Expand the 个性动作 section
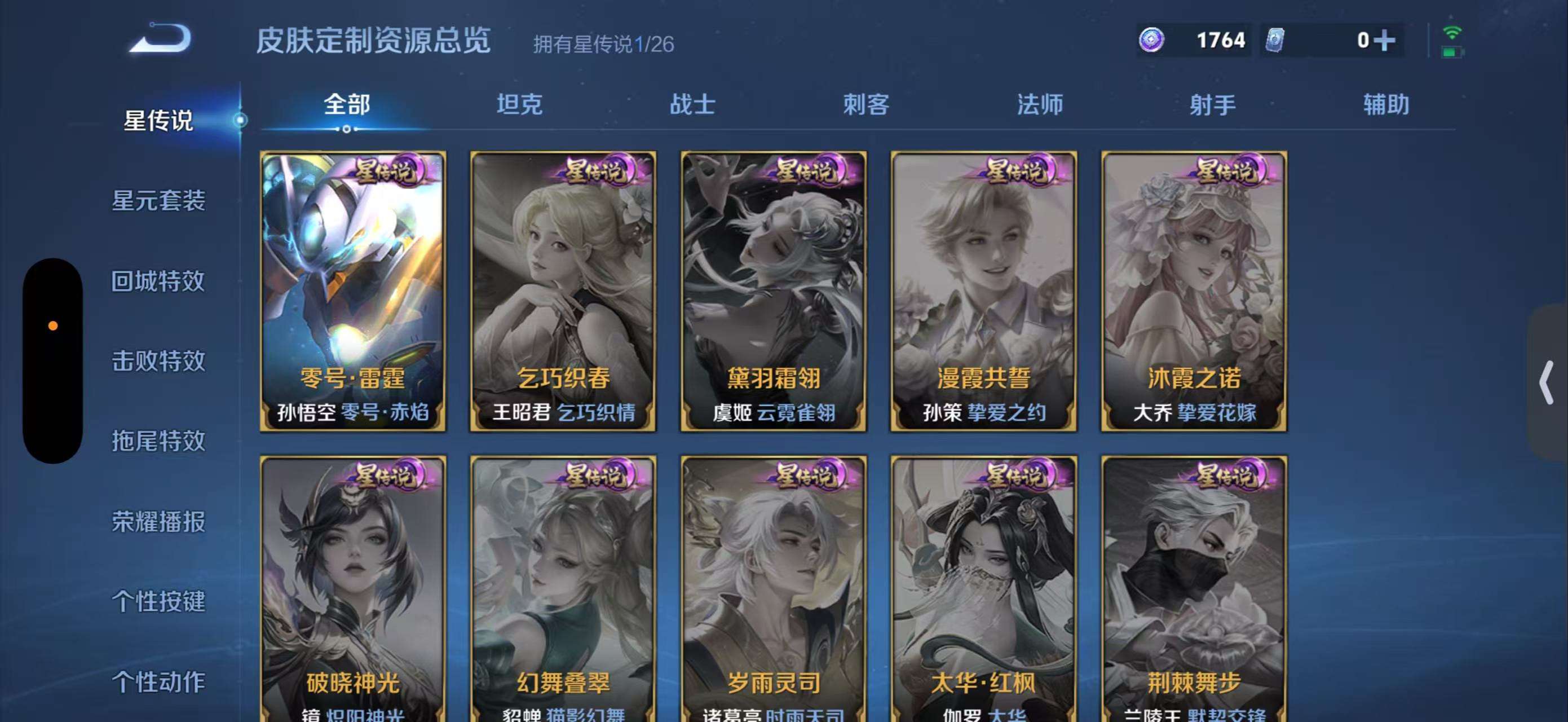This screenshot has height=722, width=1568. click(x=160, y=681)
